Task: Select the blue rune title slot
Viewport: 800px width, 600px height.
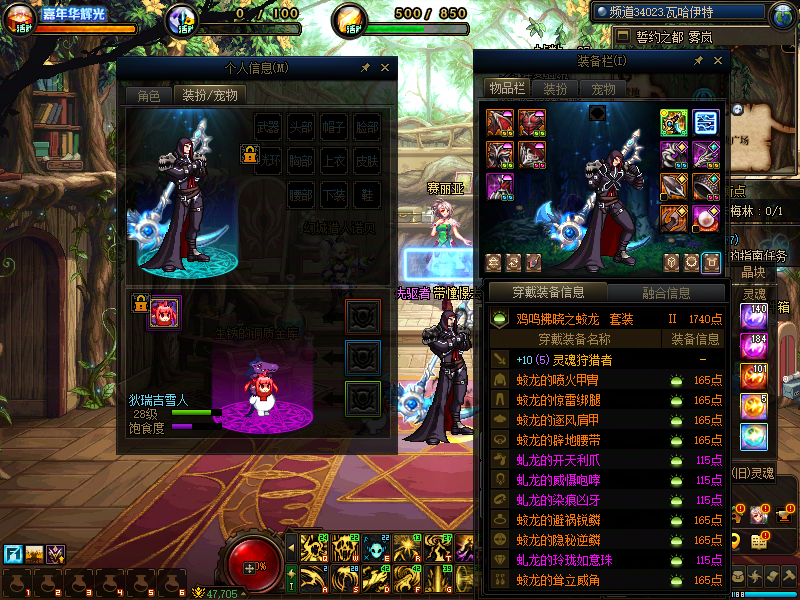Action: click(x=706, y=122)
